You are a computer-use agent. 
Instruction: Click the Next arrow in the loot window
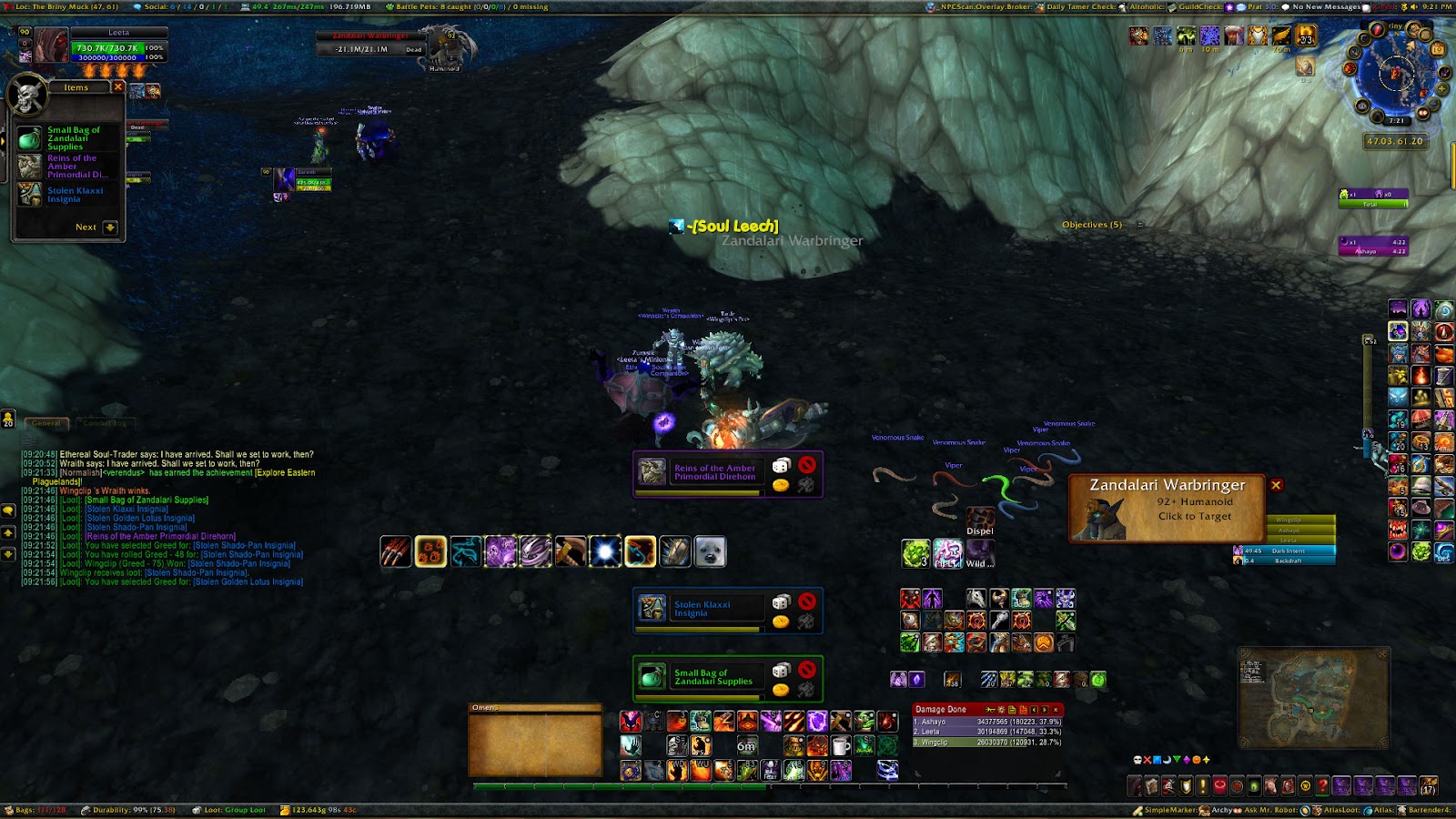point(110,227)
